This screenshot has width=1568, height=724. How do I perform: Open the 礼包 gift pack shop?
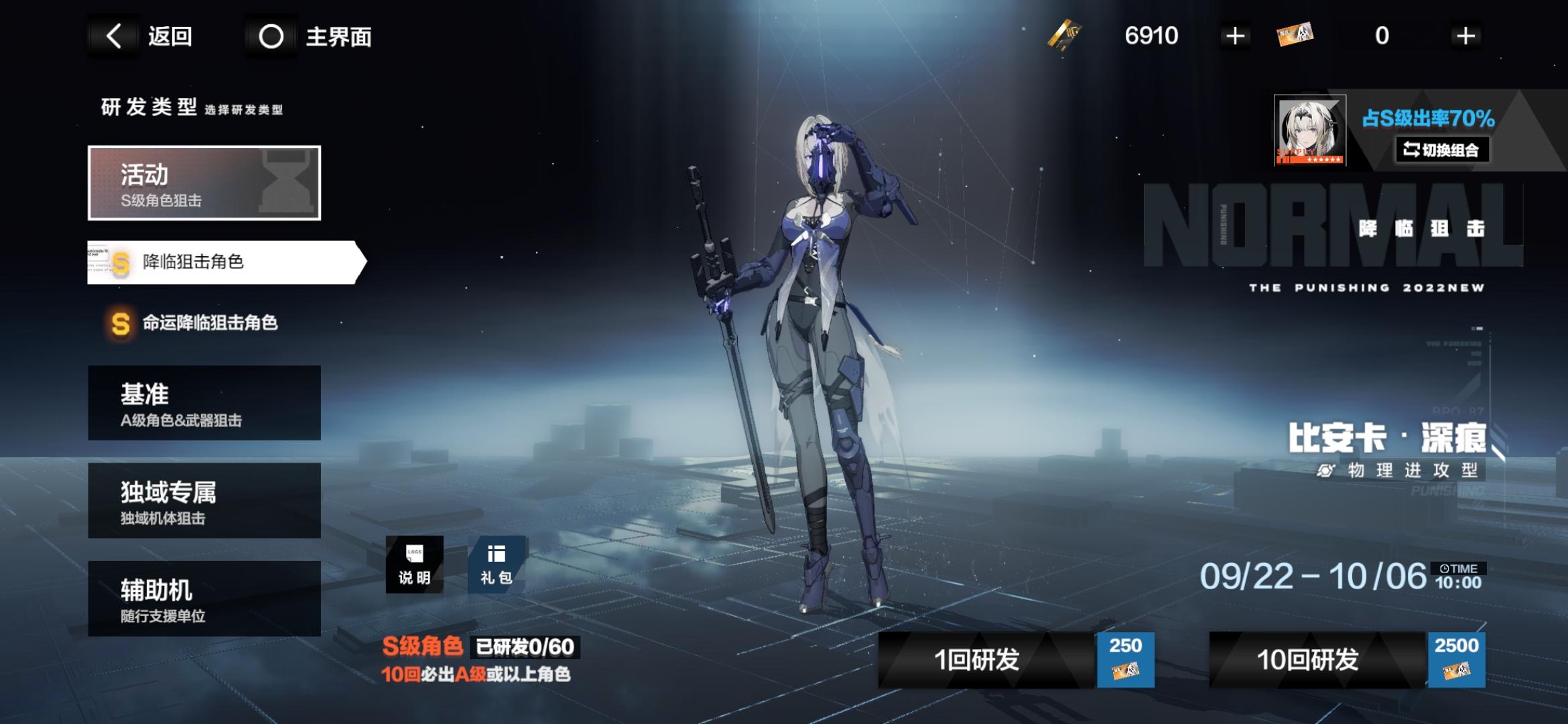[496, 564]
